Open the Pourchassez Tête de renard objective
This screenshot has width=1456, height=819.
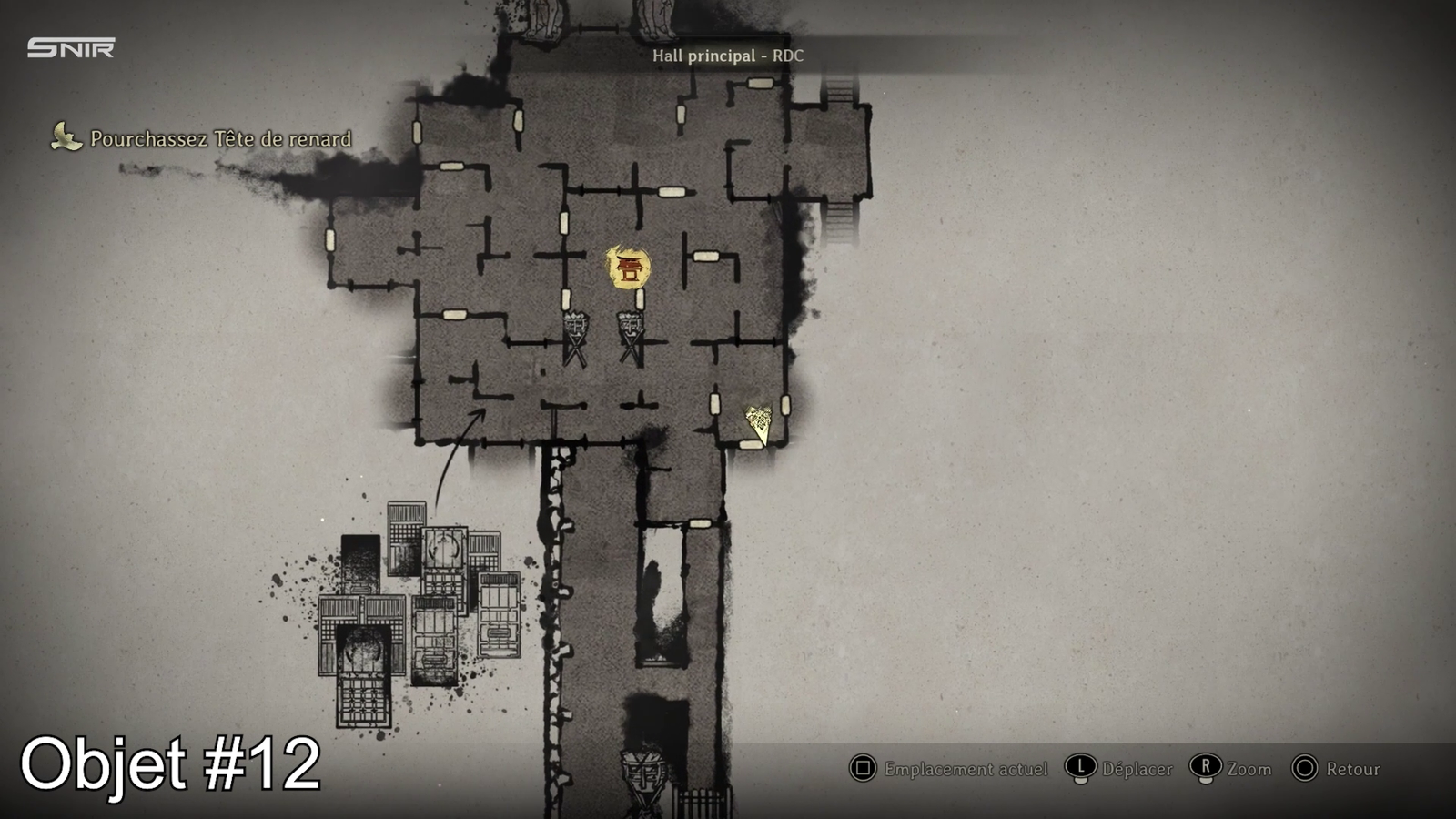point(220,139)
